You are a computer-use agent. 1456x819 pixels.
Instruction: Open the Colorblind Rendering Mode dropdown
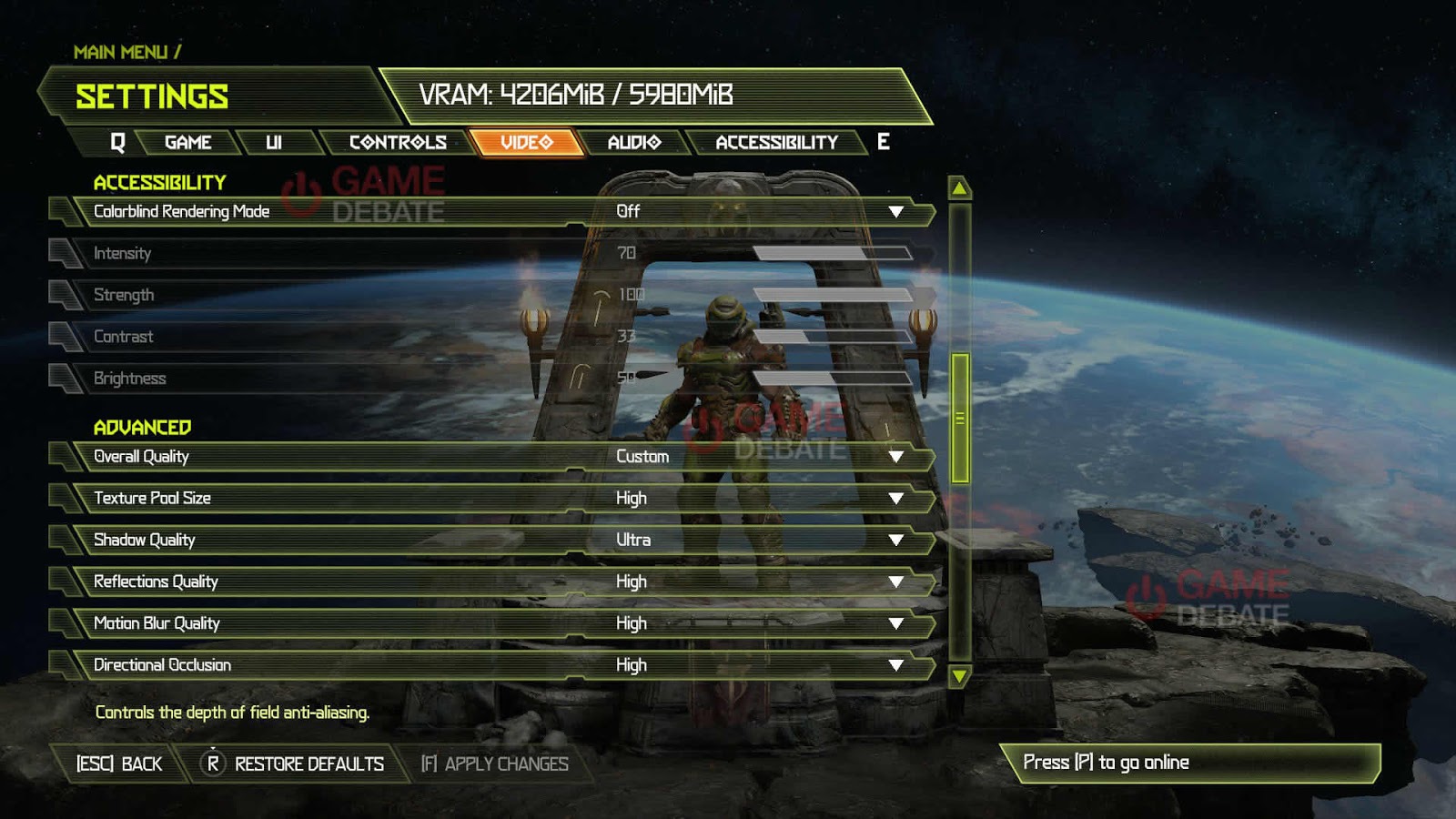tap(898, 211)
